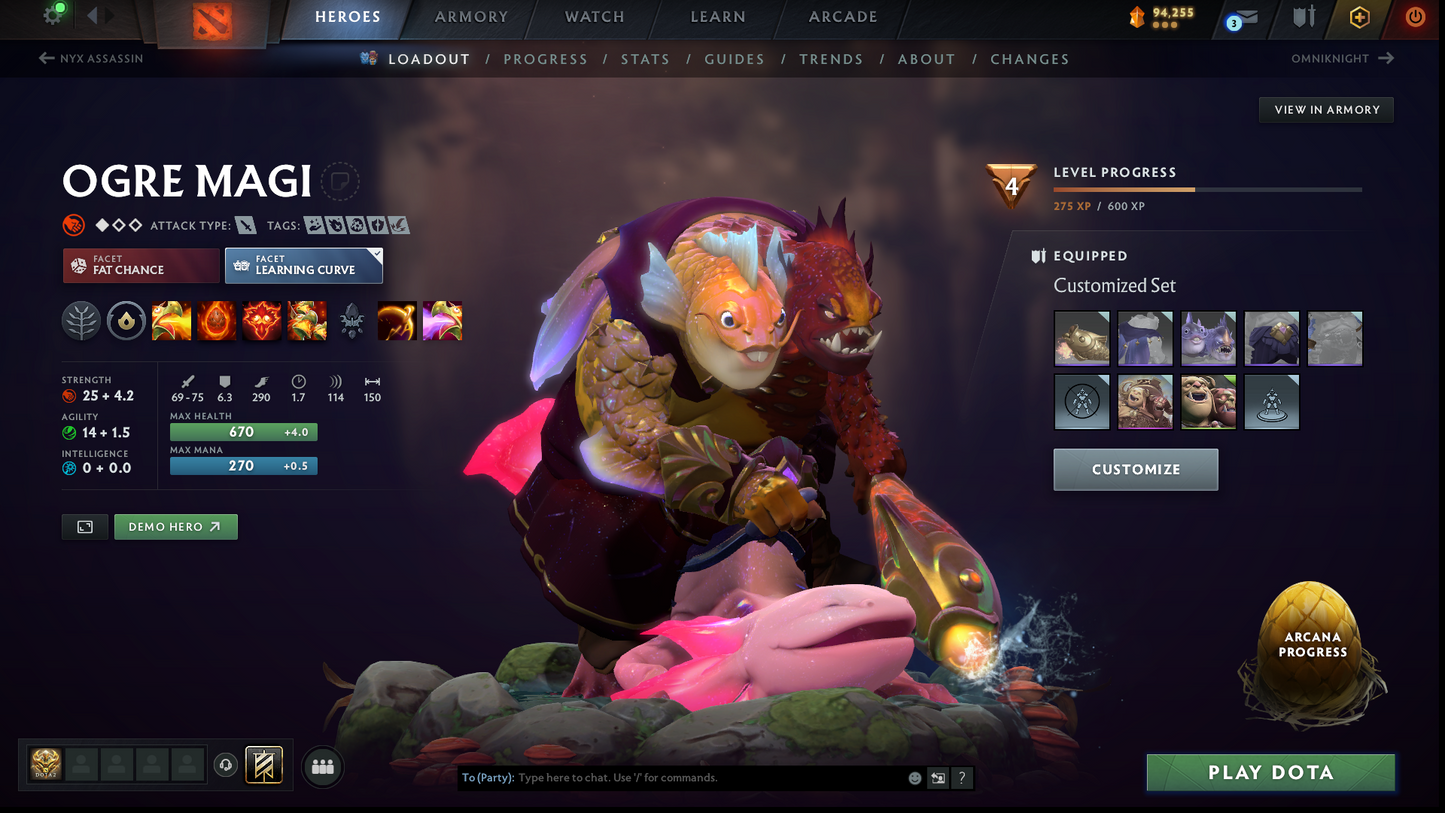Click the innate ability icon

[x=126, y=321]
